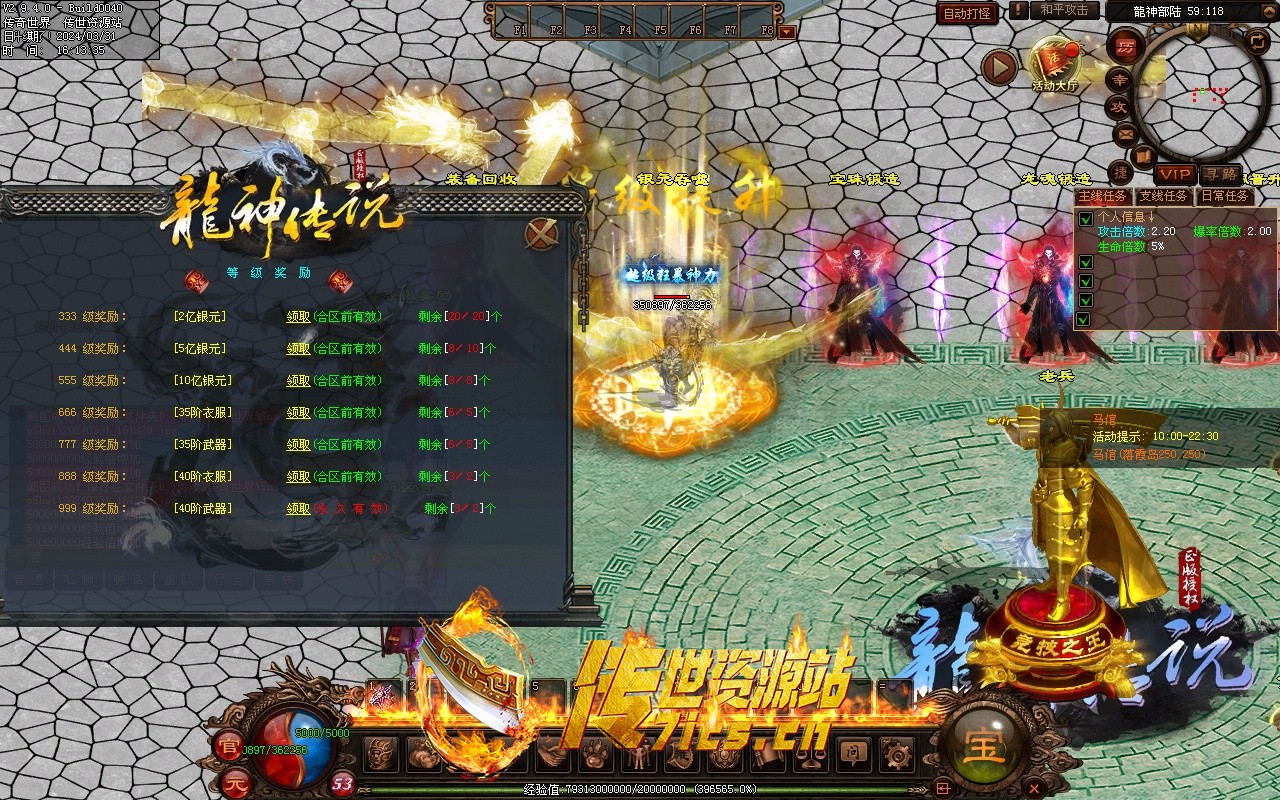The image size is (1280, 800).
Task: Claim the level 333 reward
Action: tap(298, 317)
